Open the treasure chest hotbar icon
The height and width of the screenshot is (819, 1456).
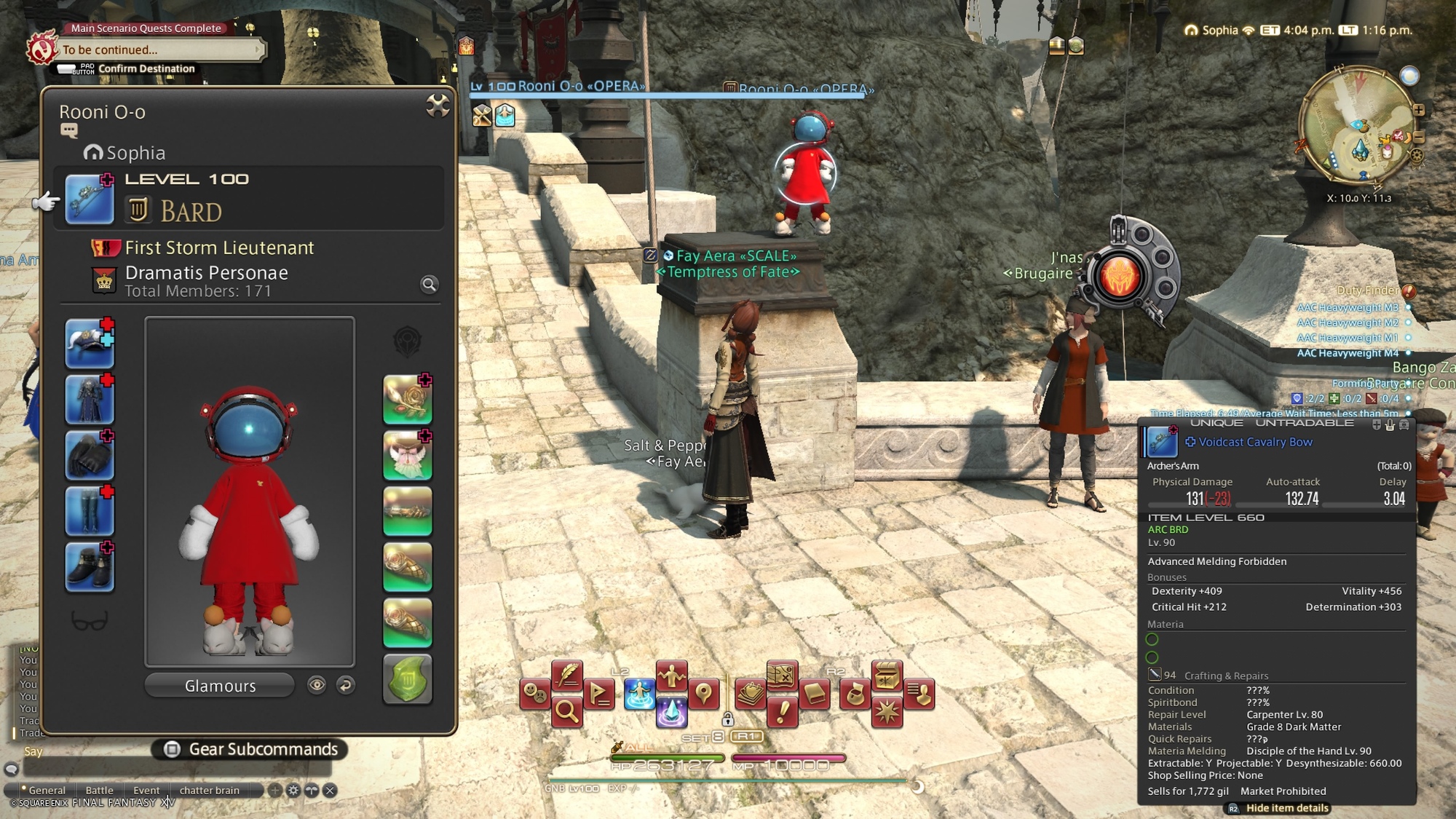tap(887, 676)
